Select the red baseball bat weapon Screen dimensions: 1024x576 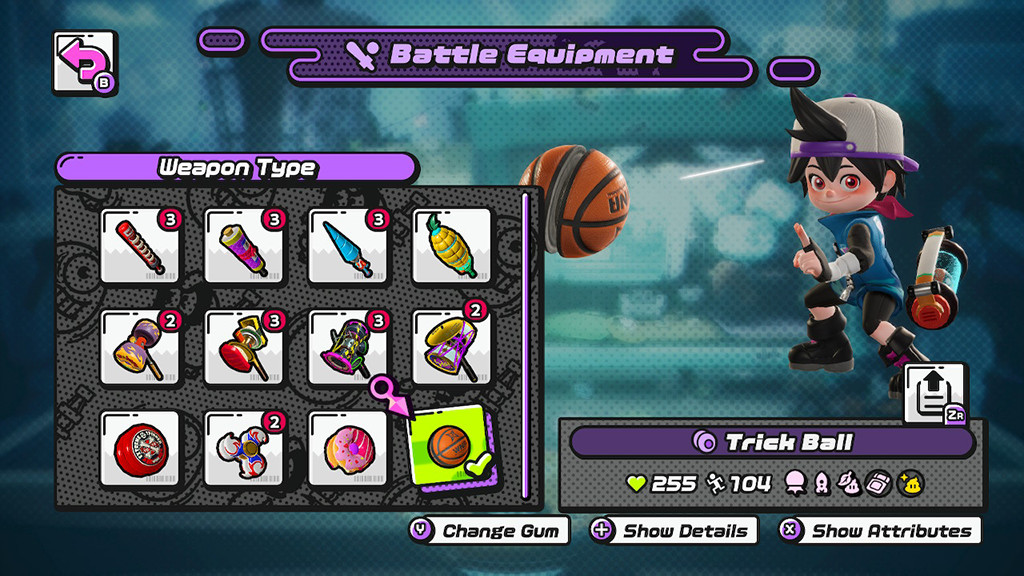tap(140, 245)
